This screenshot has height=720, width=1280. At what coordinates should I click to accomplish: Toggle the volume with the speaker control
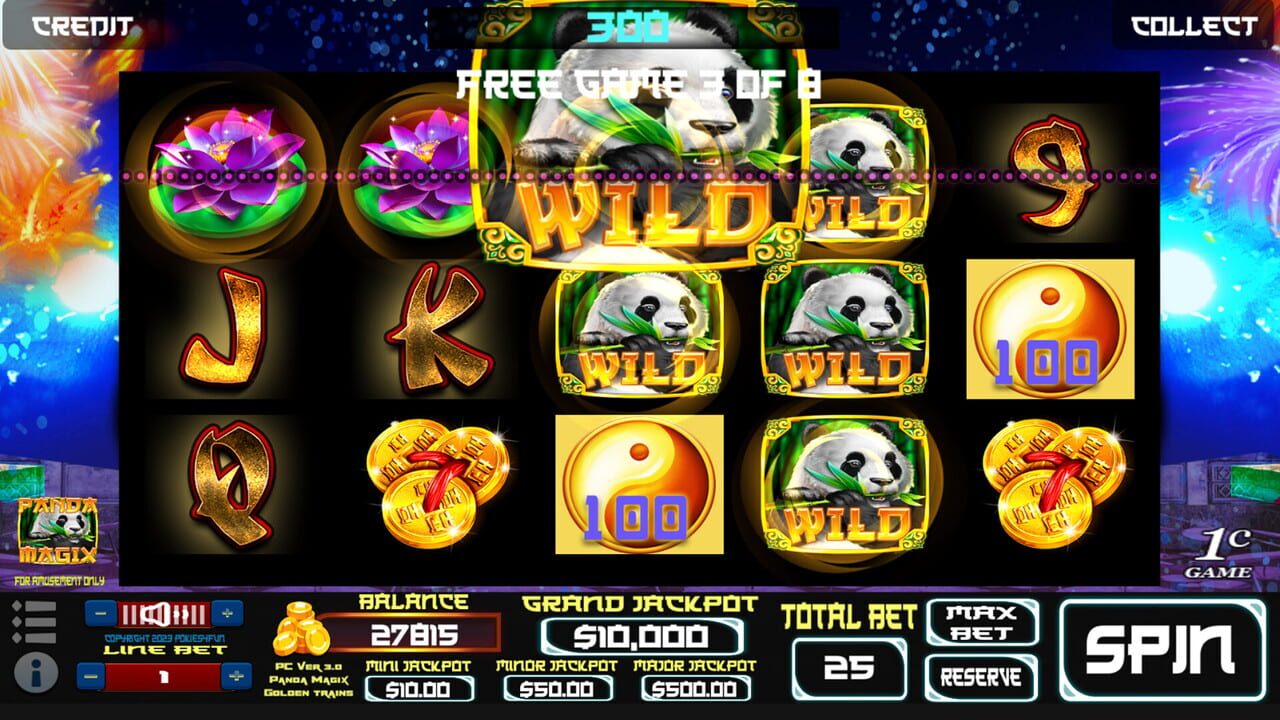tap(155, 614)
